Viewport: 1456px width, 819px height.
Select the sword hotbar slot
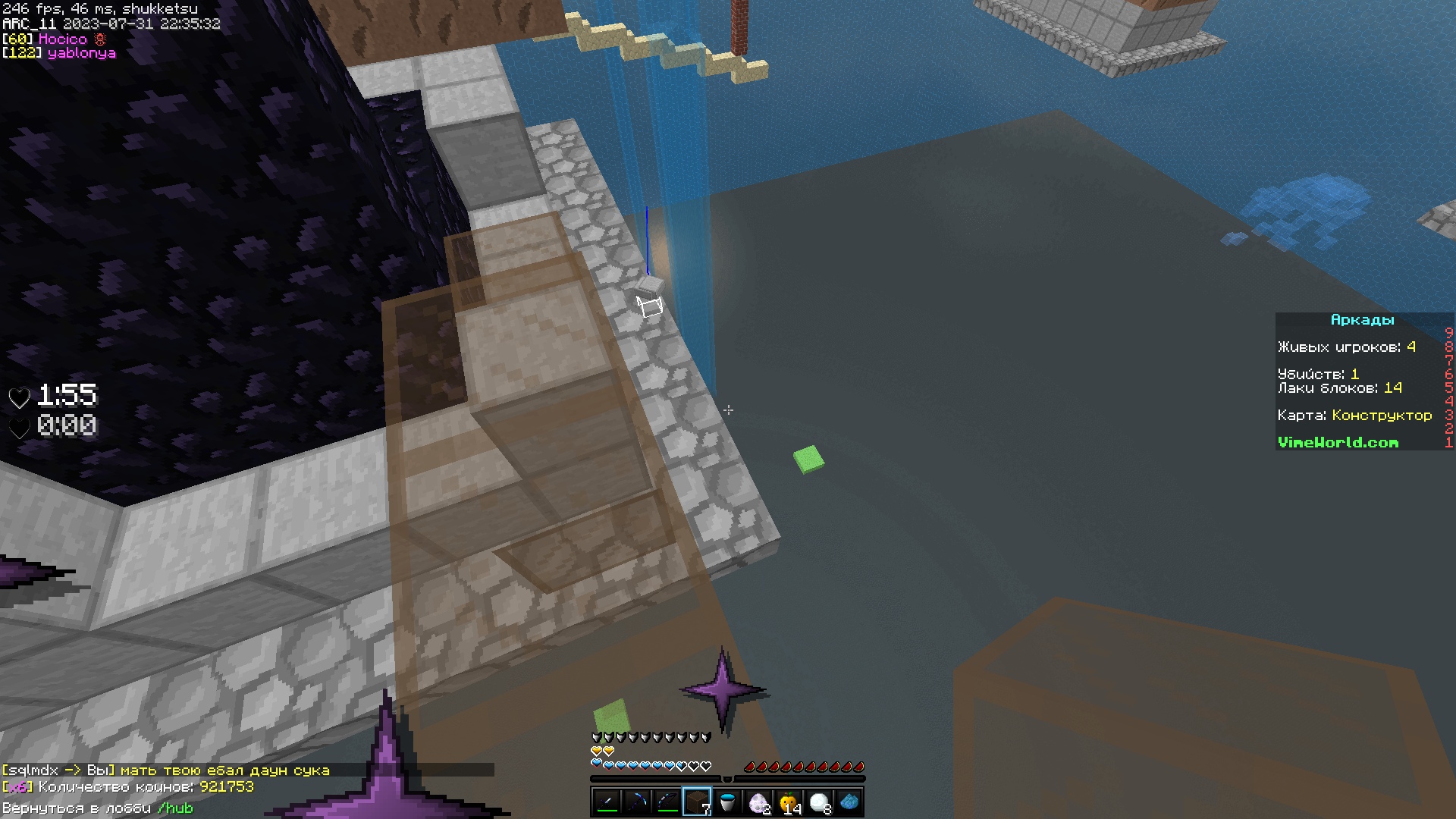[607, 802]
